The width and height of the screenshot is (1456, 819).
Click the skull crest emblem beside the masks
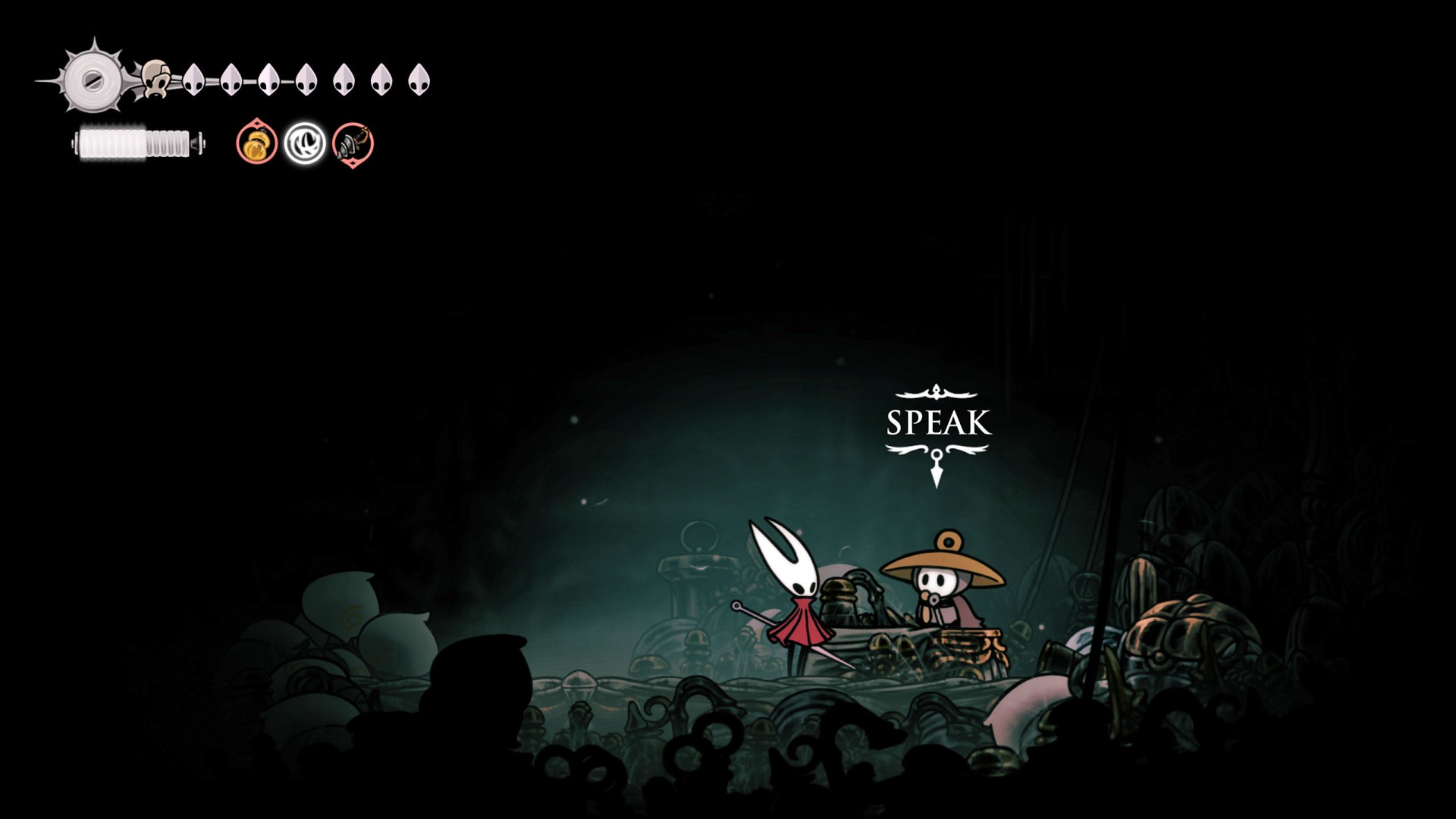coord(155,80)
